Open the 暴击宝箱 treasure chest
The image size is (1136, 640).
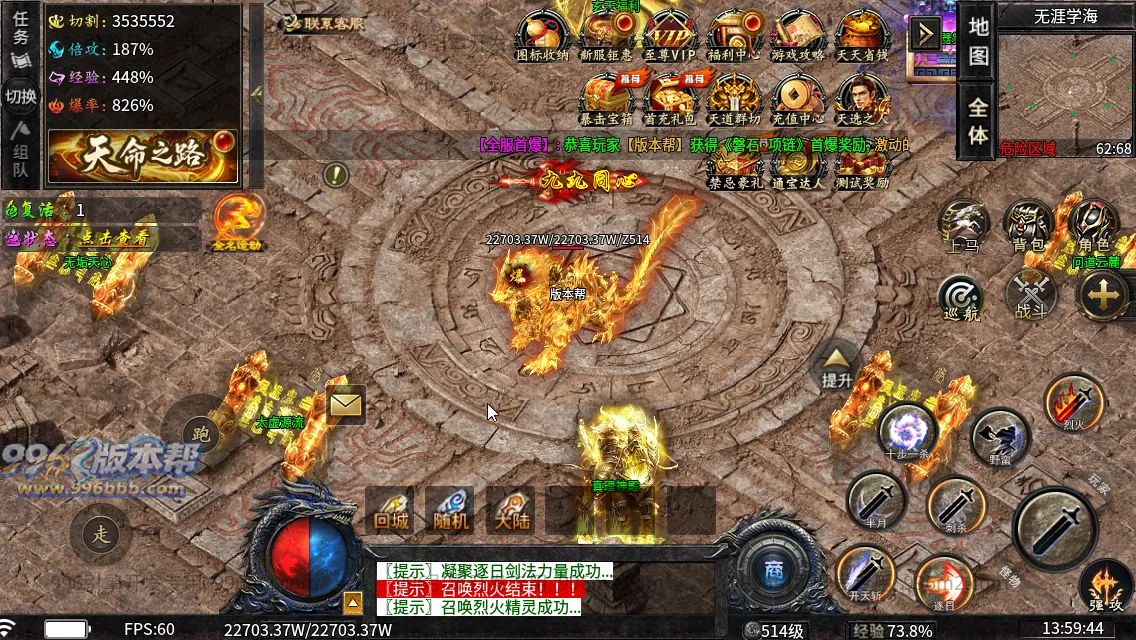point(607,99)
